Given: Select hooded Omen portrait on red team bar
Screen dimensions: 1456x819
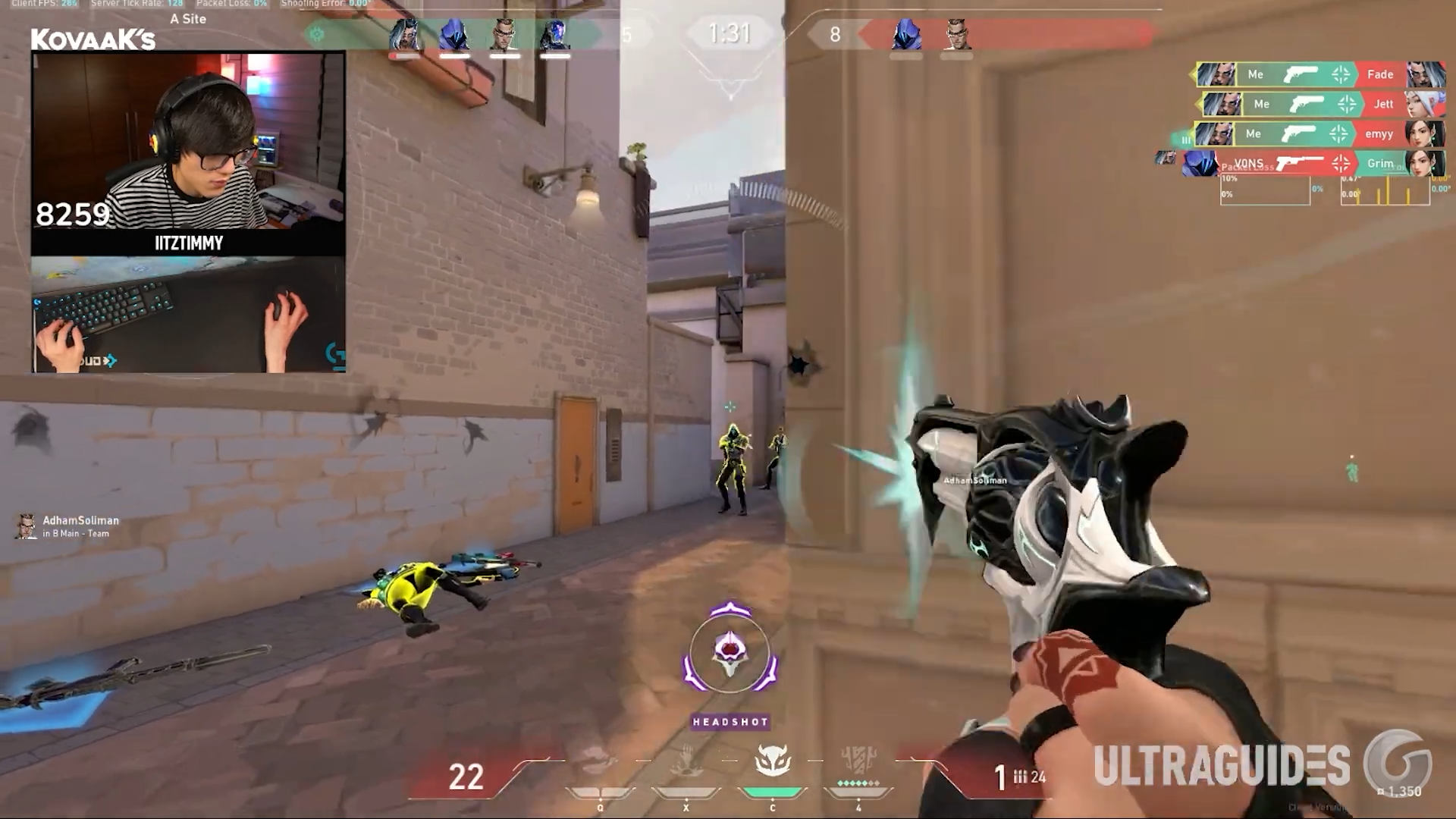Looking at the screenshot, I should tap(906, 36).
